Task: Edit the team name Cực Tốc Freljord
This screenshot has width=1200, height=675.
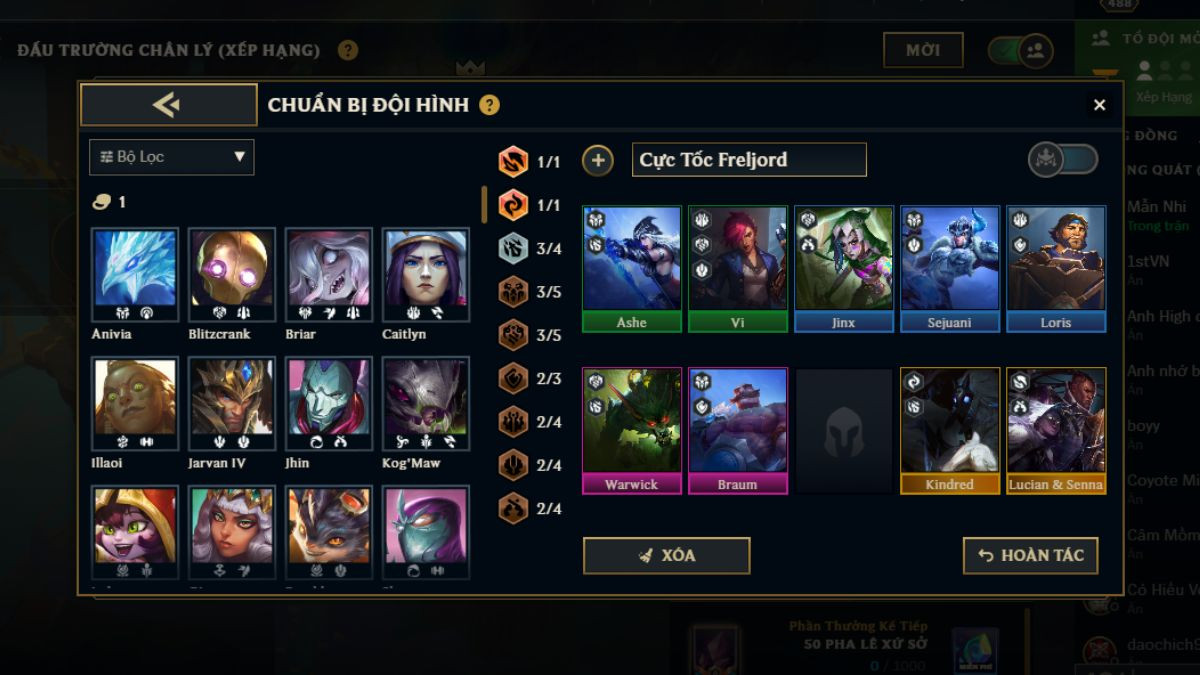Action: click(x=748, y=160)
